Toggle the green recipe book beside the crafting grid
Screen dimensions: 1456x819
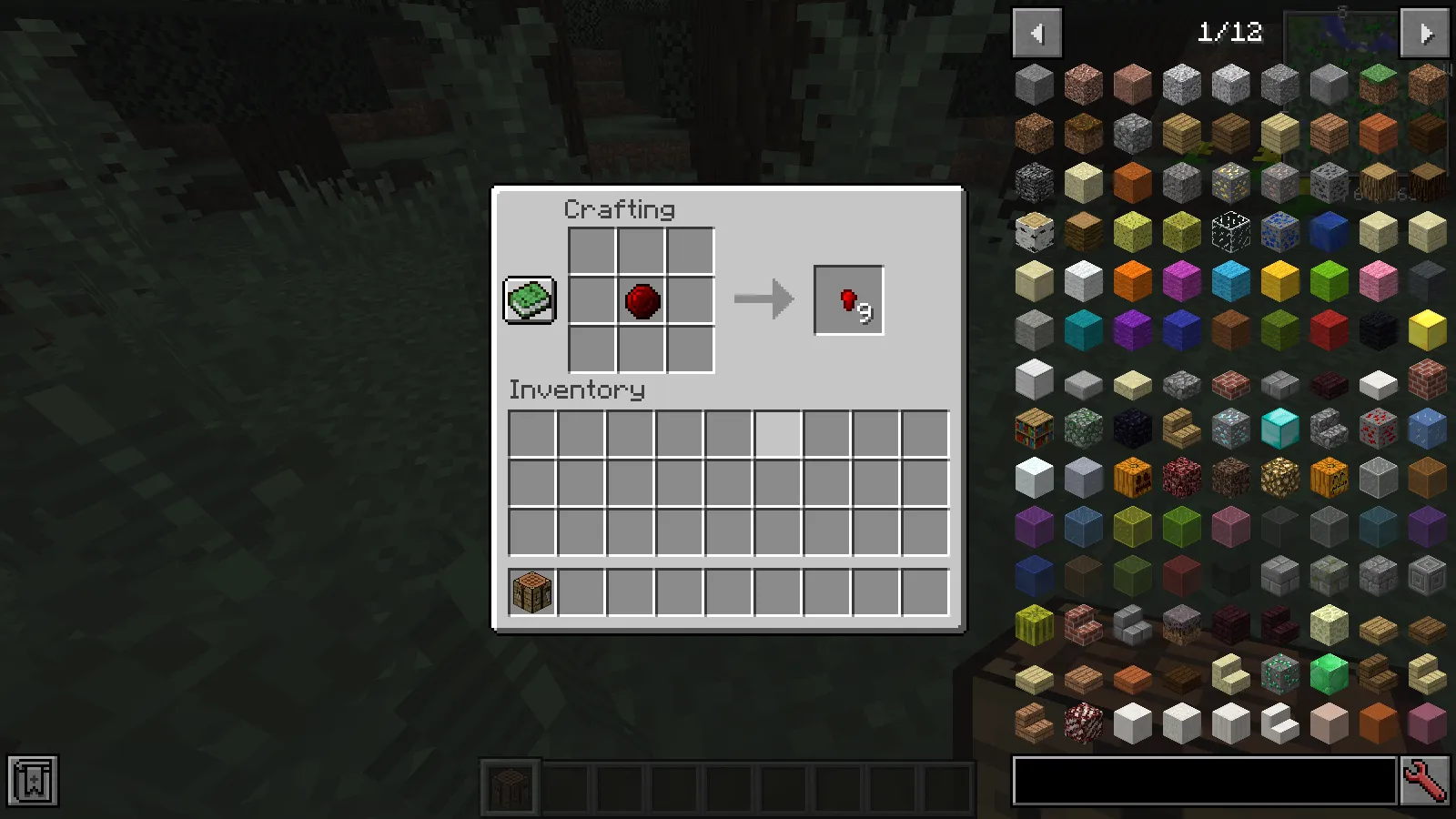point(529,299)
